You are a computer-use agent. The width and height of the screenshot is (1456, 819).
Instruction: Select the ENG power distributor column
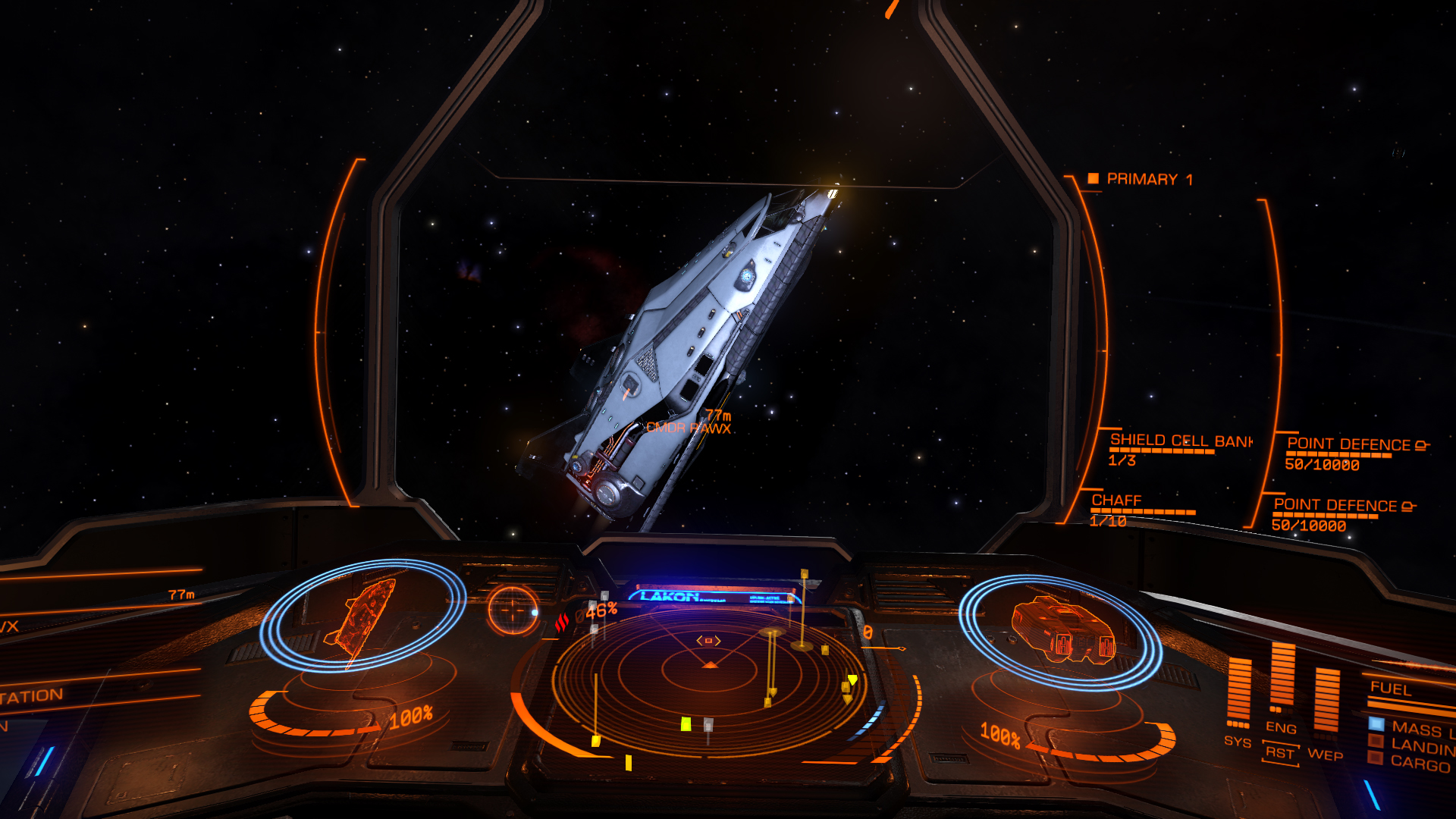tap(1282, 676)
